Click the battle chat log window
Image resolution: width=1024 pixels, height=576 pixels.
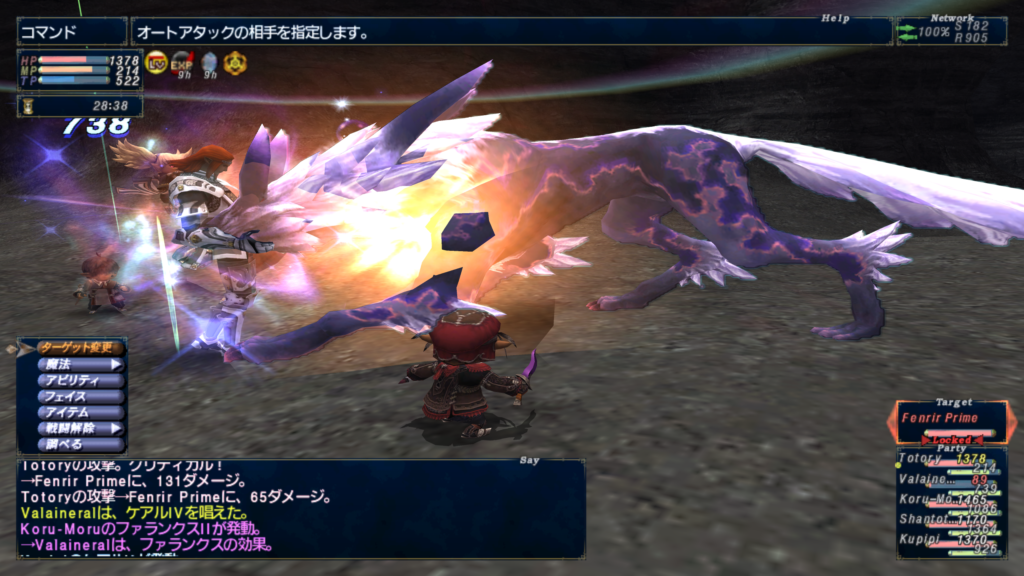(x=300, y=508)
